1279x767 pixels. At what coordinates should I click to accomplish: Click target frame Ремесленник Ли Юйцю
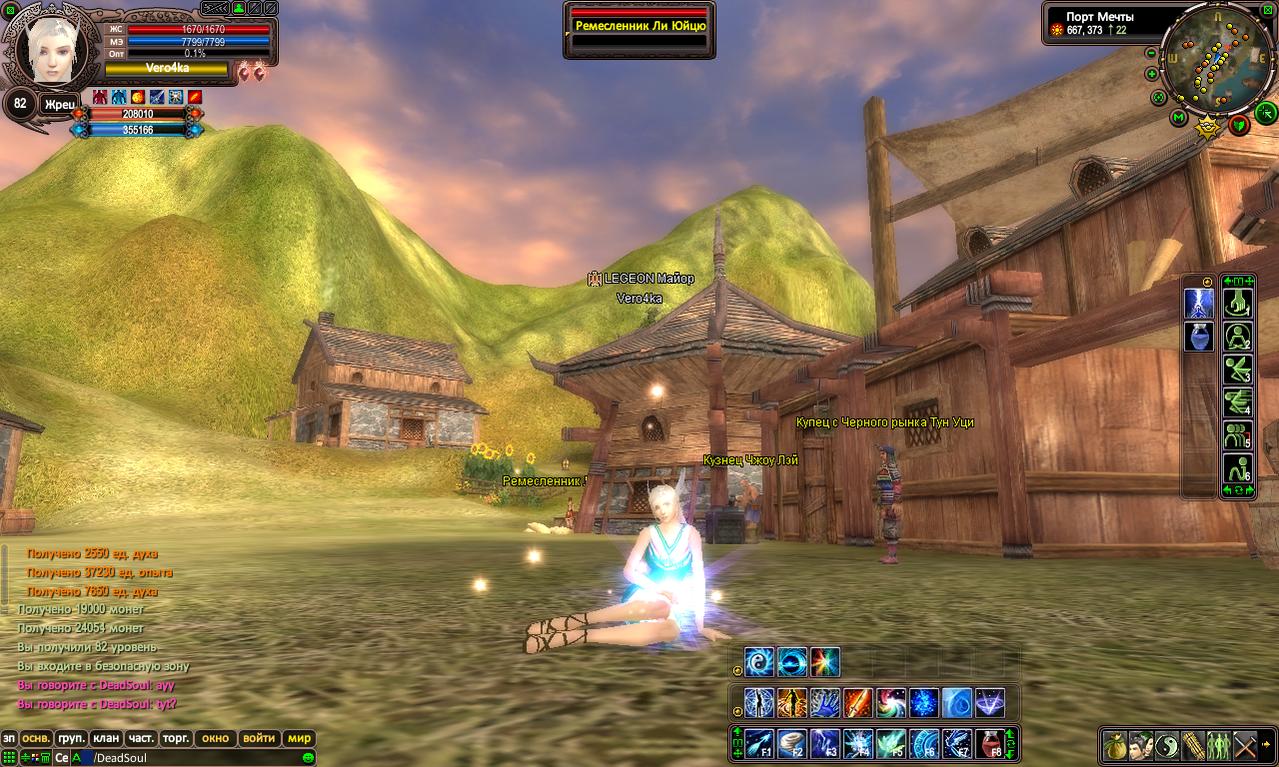pos(640,27)
